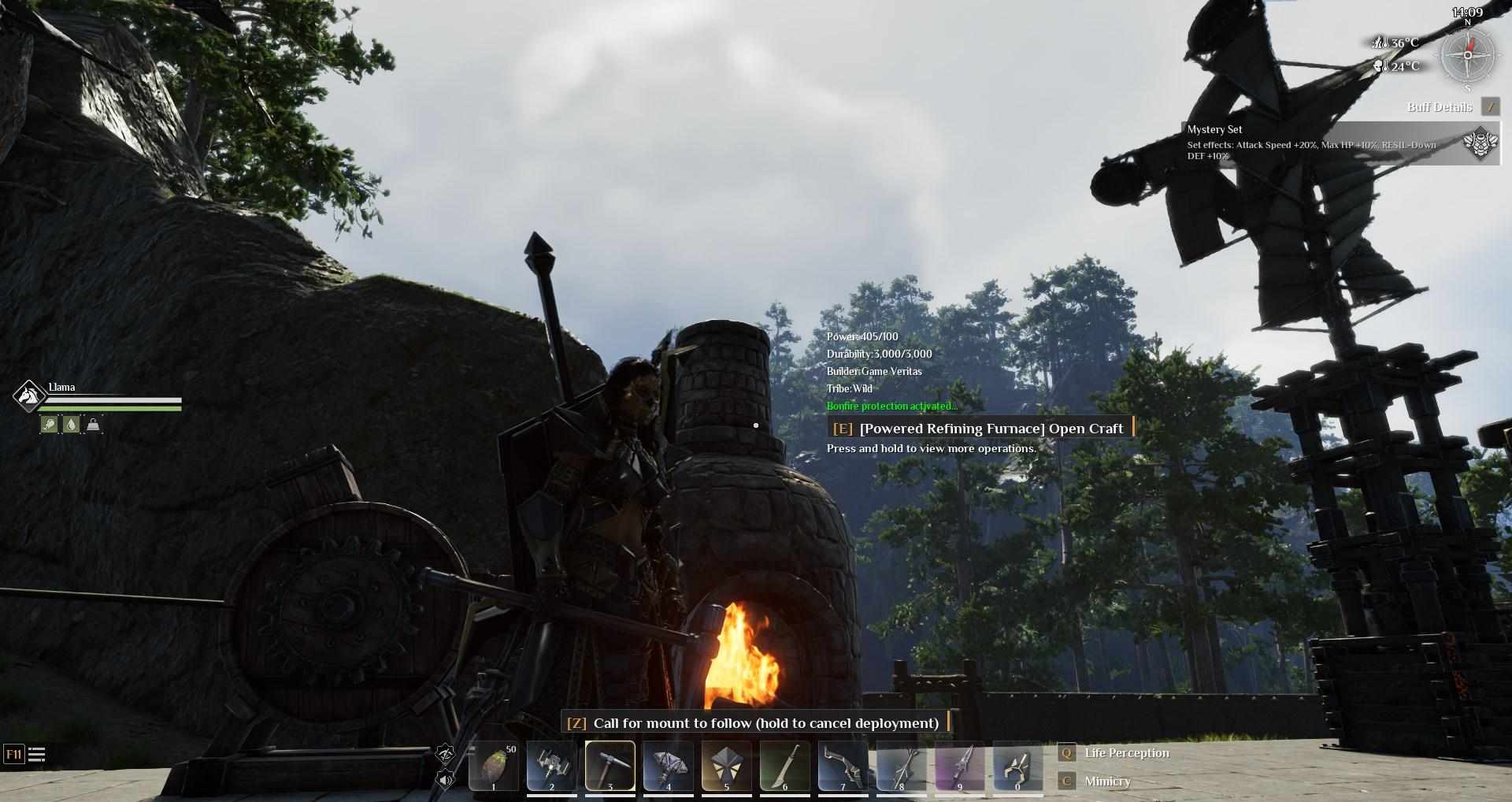Viewport: 1512px width, 802px height.
Task: Equip the weapon in hotbar slot 8
Action: point(901,765)
